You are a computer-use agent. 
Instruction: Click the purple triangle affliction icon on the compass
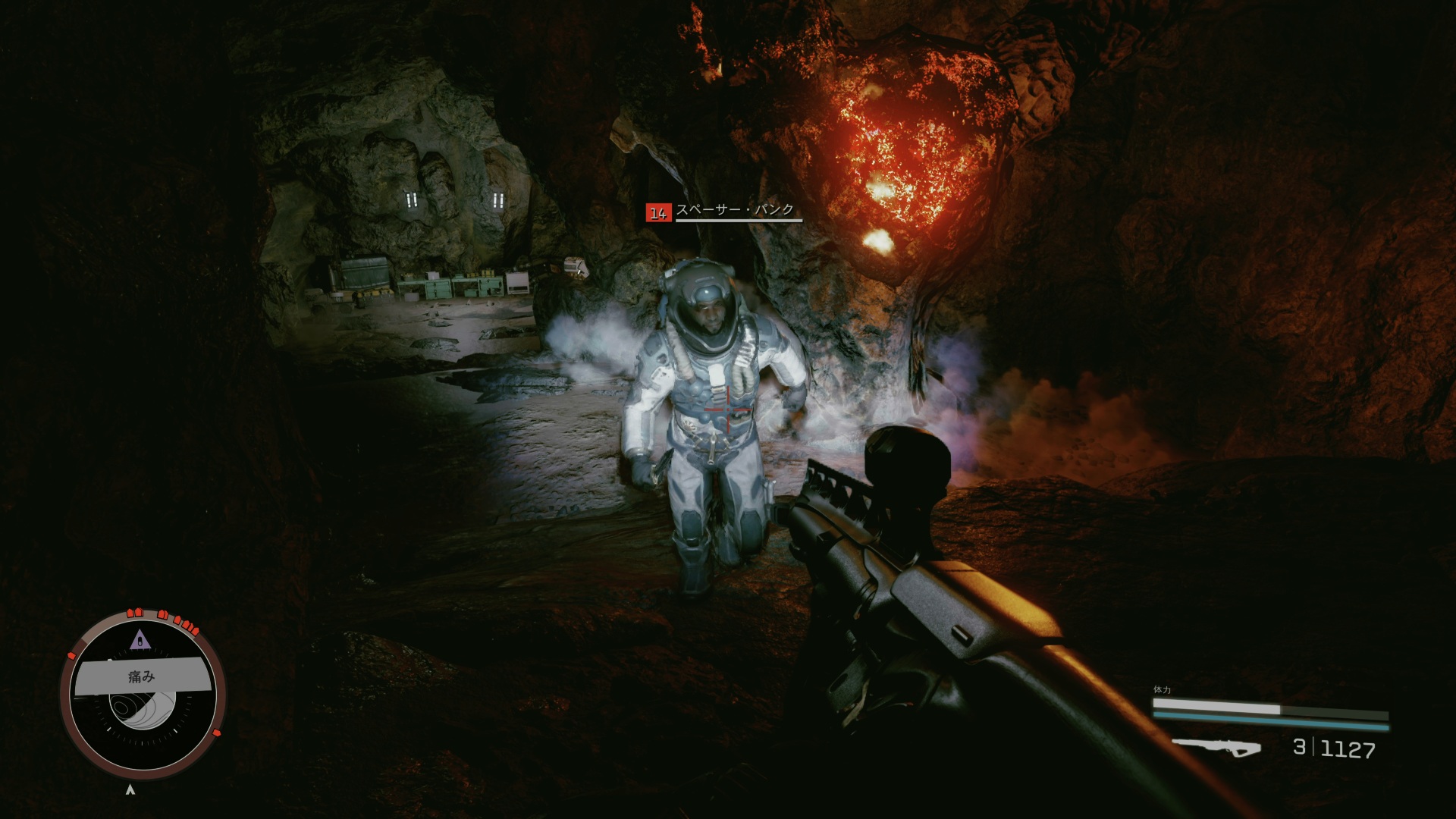138,640
